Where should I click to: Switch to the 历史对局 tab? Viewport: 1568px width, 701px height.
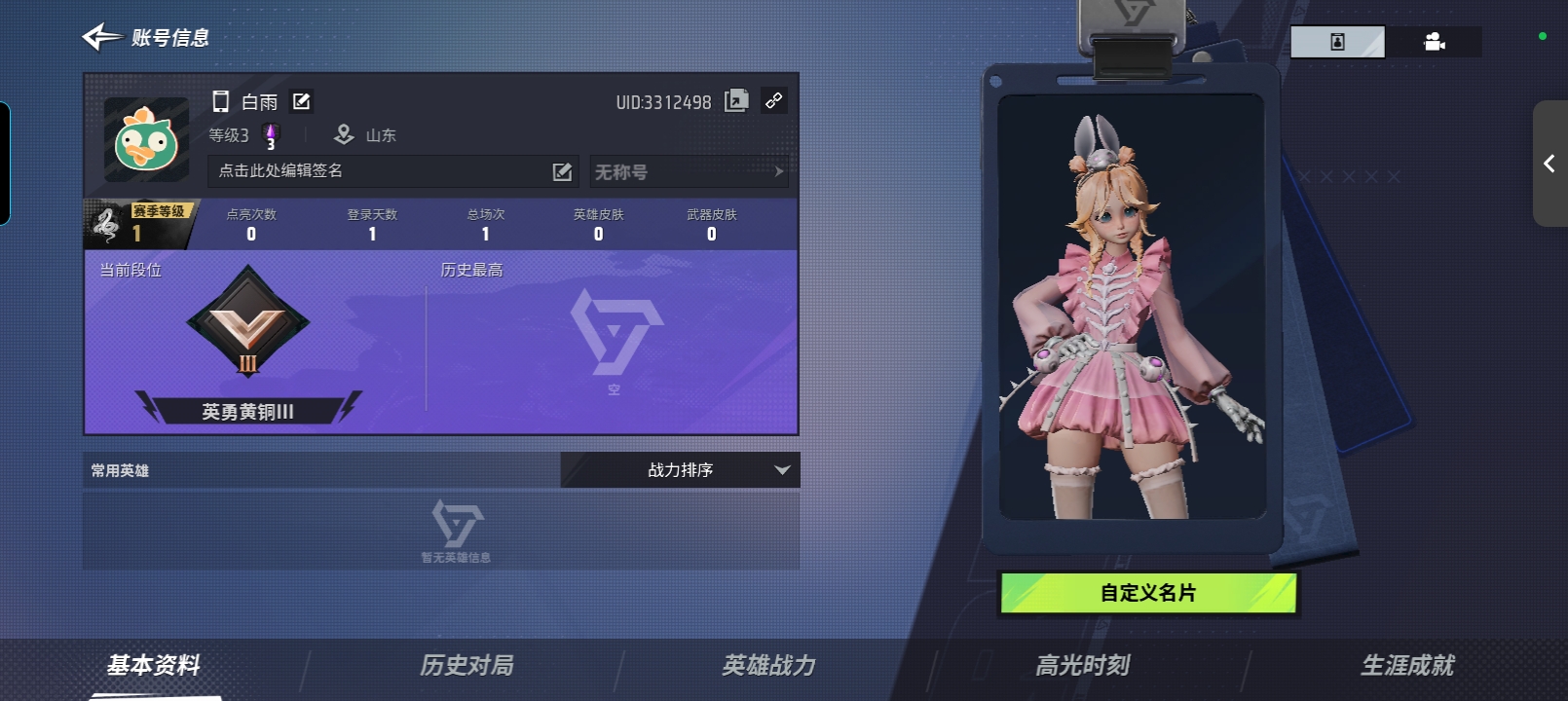pos(467,666)
